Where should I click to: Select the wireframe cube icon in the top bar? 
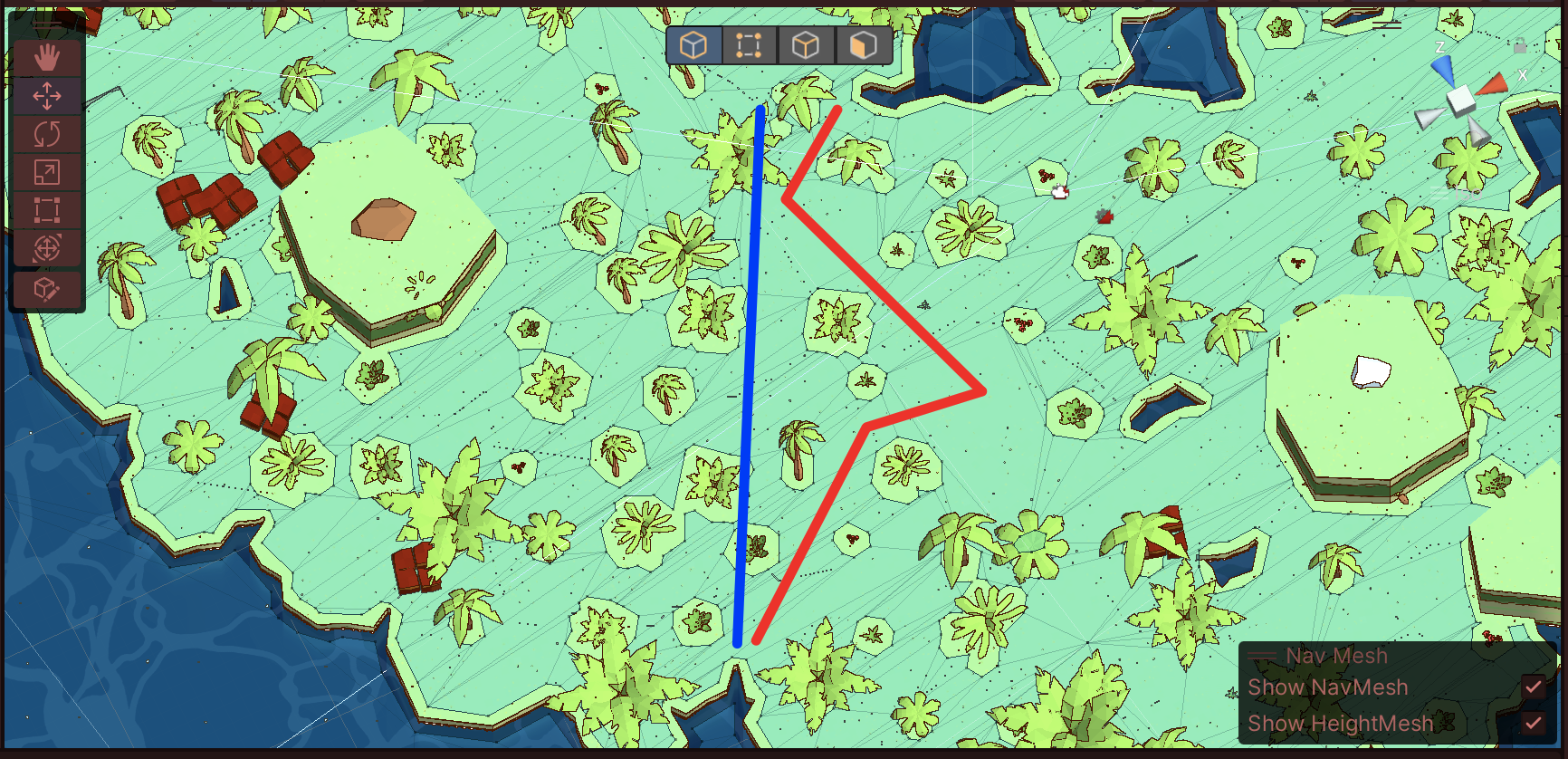click(x=807, y=44)
